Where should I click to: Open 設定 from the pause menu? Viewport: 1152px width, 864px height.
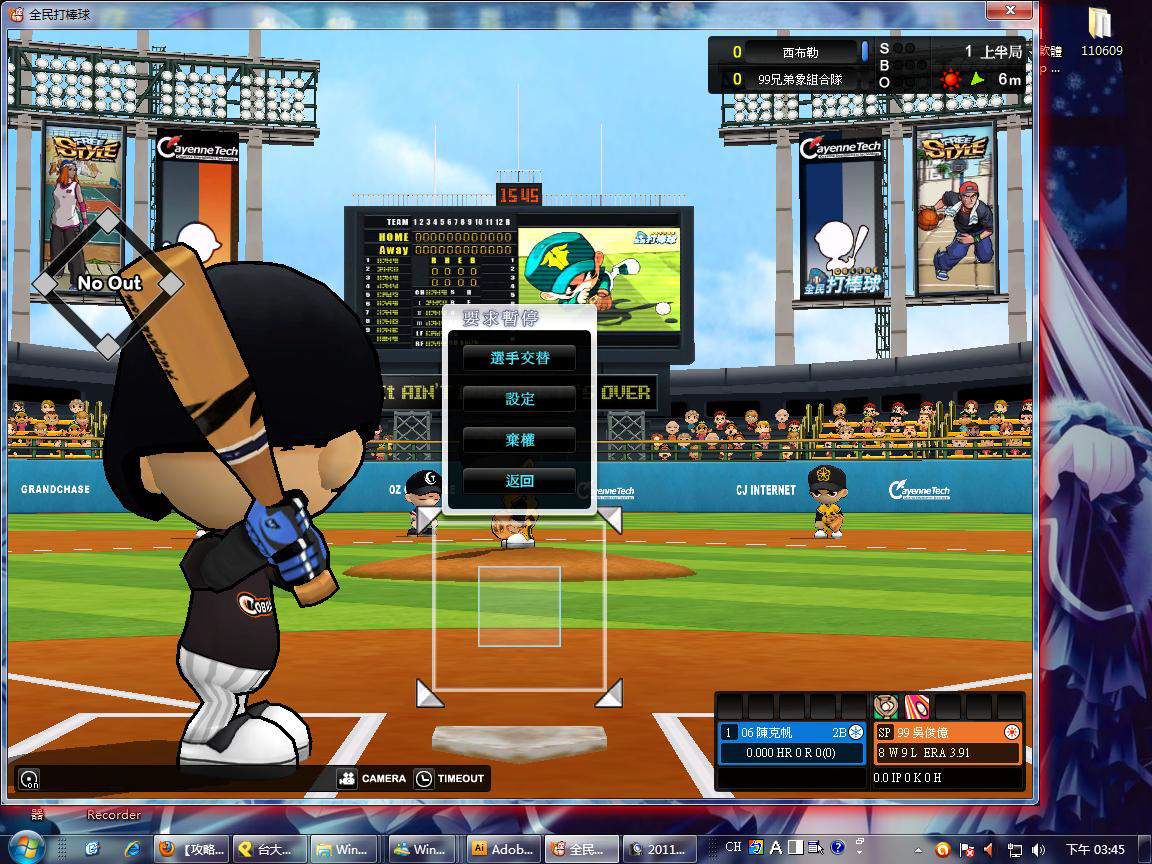coord(519,399)
